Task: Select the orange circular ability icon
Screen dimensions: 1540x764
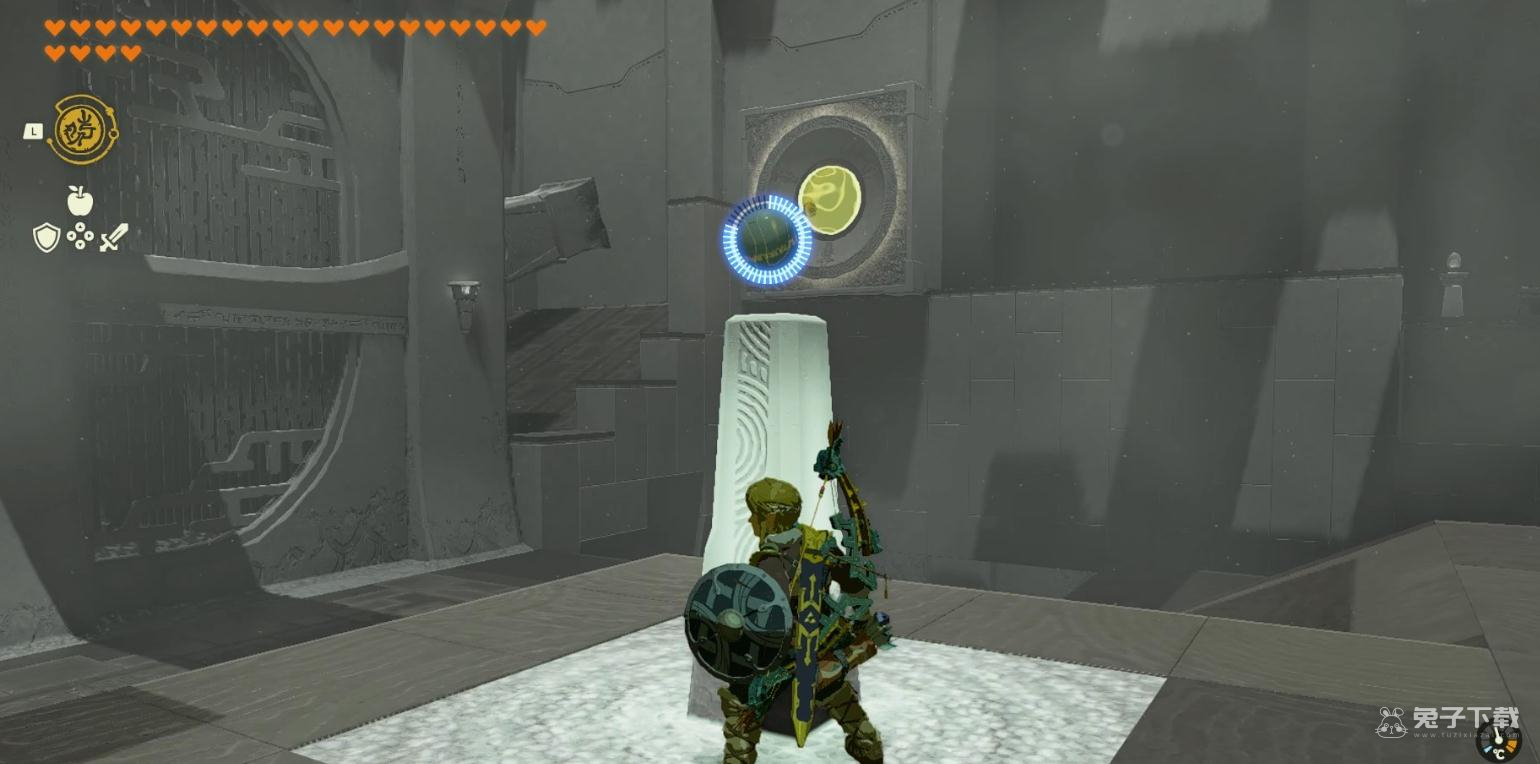Action: [80, 130]
